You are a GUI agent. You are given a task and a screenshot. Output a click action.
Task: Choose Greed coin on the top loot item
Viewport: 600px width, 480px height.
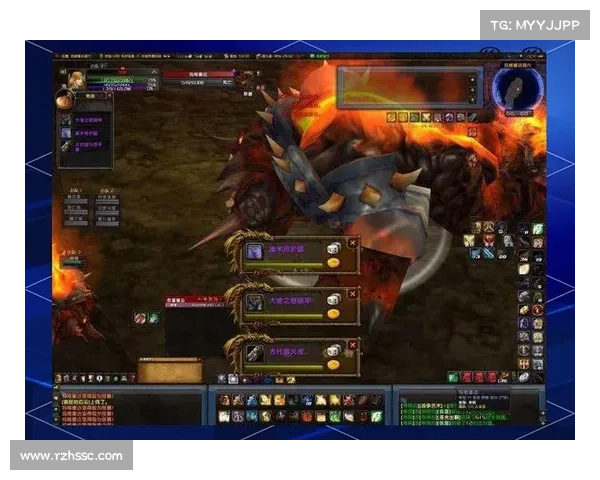[x=334, y=262]
